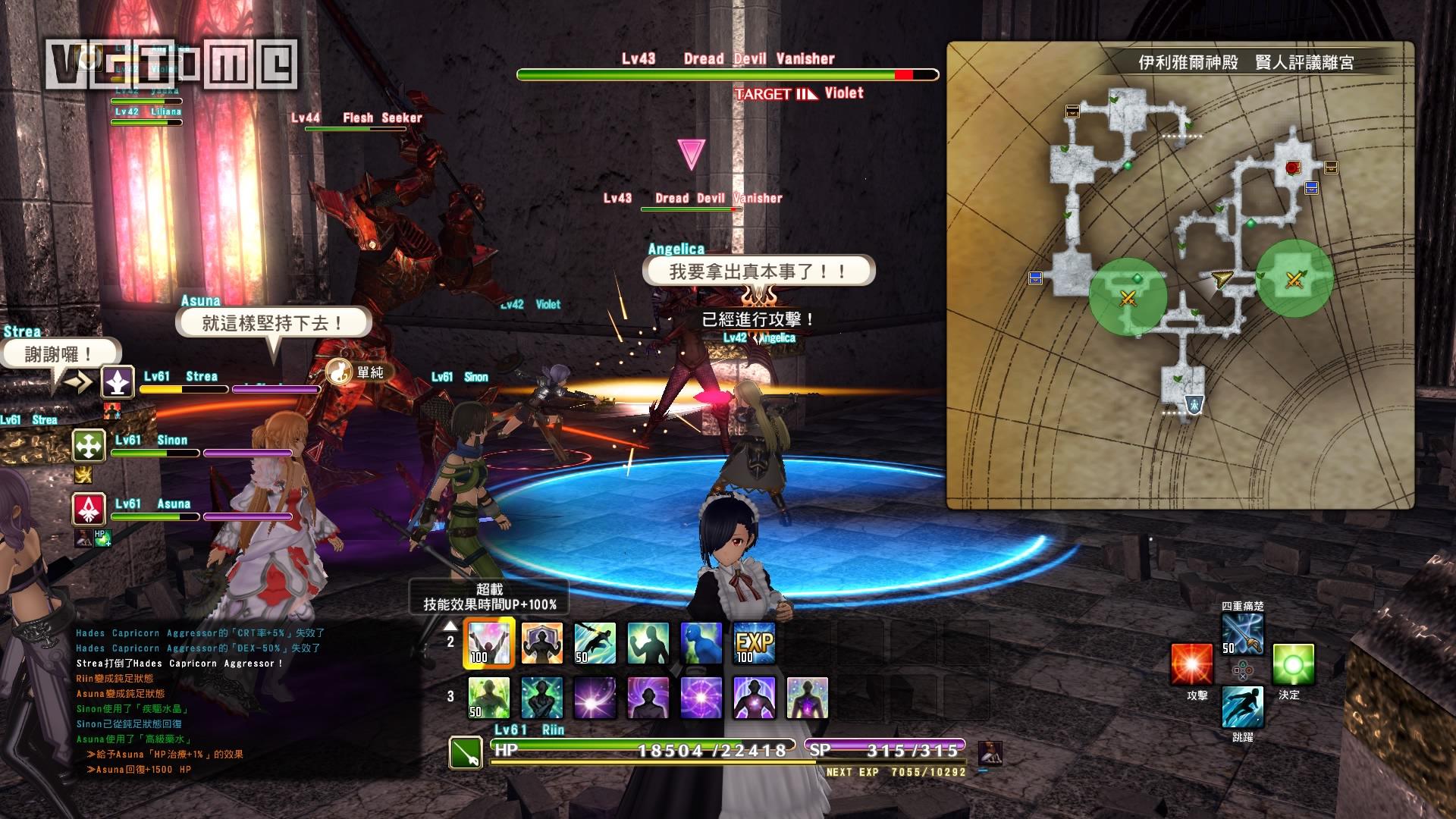This screenshot has height=819, width=1456.
Task: Select the blue humanoid figure skill
Action: (x=701, y=643)
